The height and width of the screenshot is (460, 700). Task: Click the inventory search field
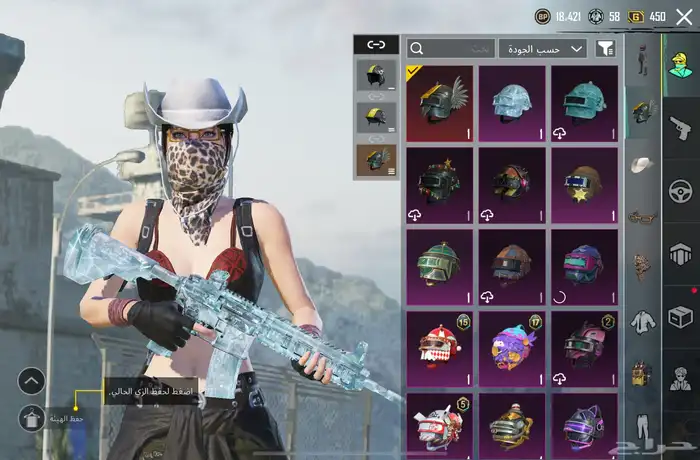click(x=451, y=48)
